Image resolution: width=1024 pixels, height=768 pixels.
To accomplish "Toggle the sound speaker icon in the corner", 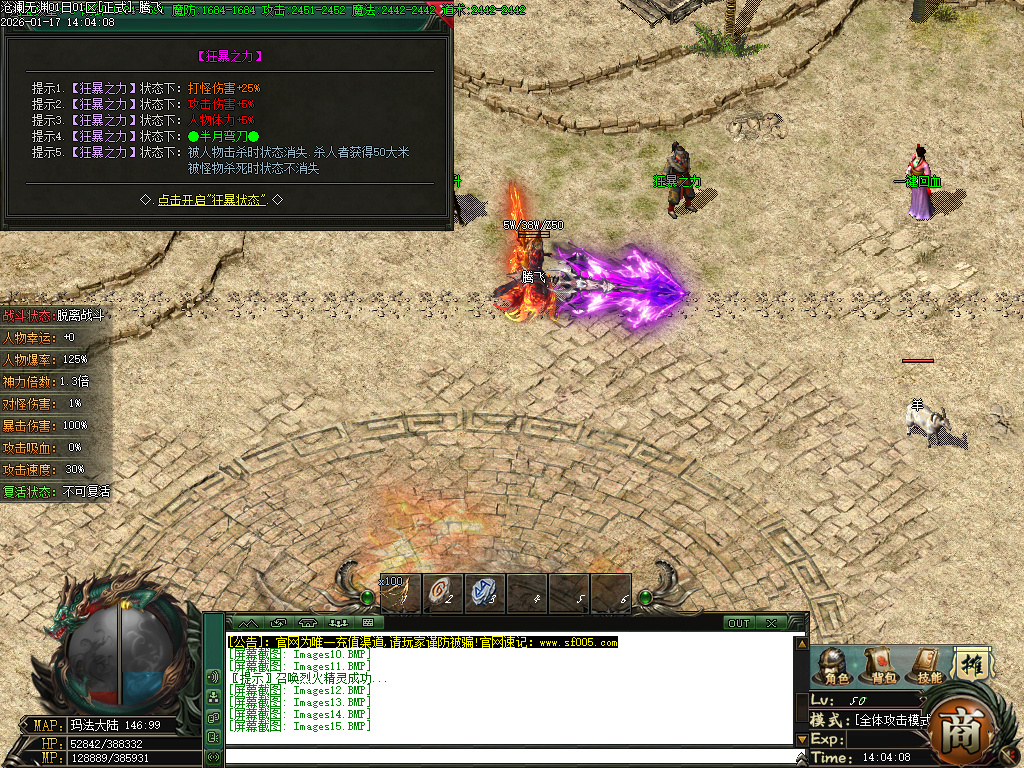I will pyautogui.click(x=213, y=677).
